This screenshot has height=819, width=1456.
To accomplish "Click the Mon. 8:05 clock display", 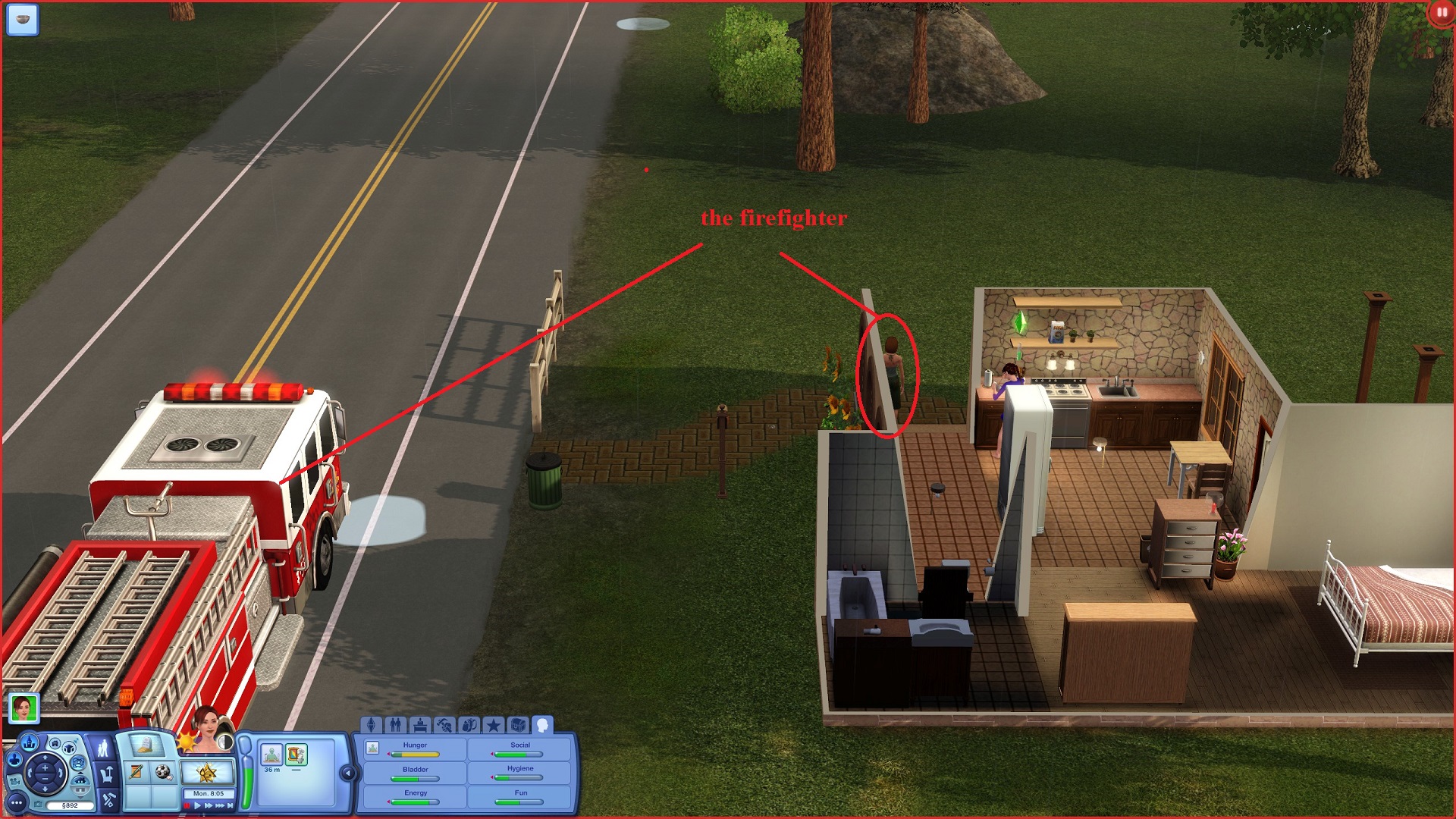I will (209, 793).
